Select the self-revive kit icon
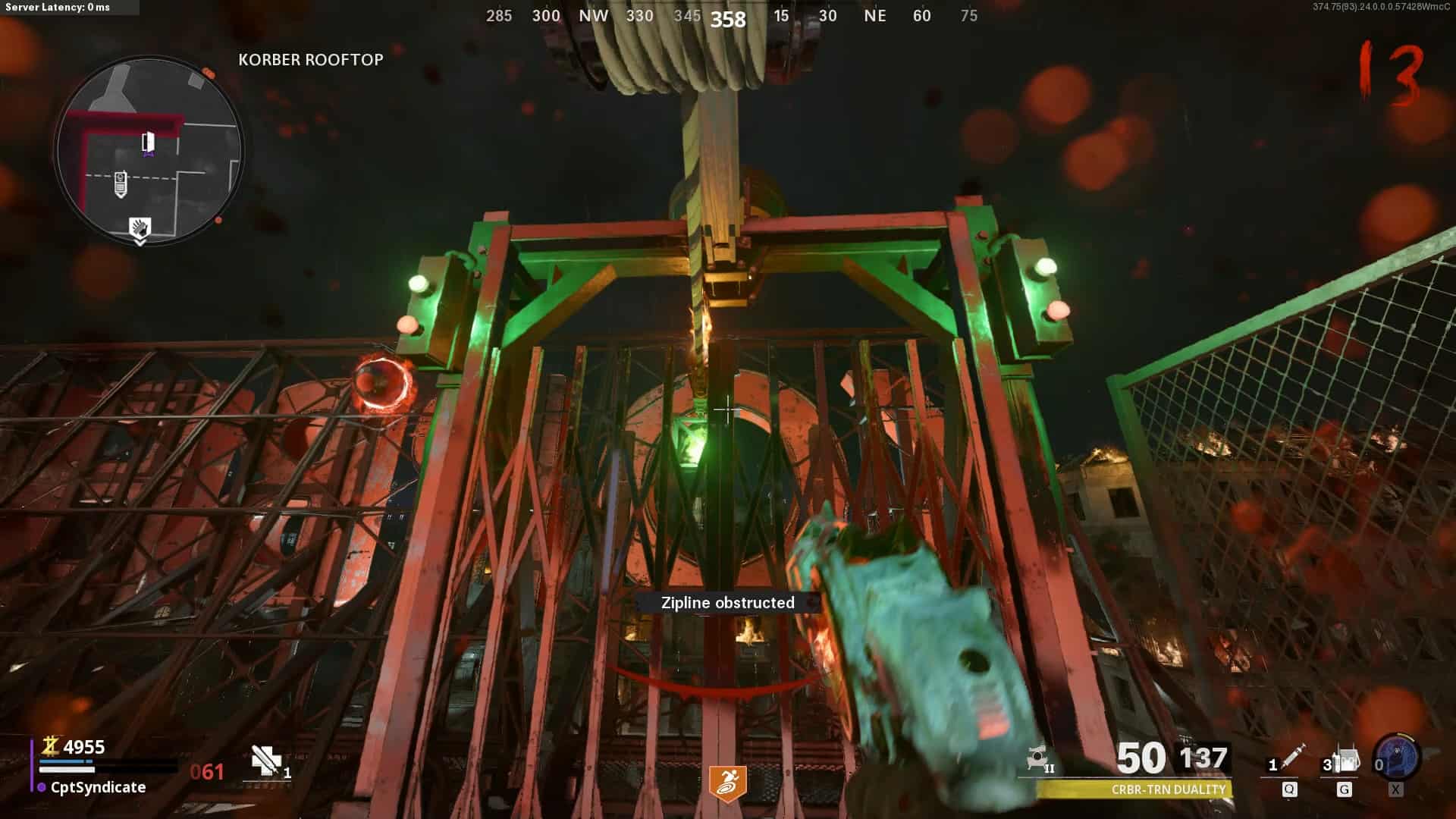This screenshot has height=819, width=1456. 267,761
